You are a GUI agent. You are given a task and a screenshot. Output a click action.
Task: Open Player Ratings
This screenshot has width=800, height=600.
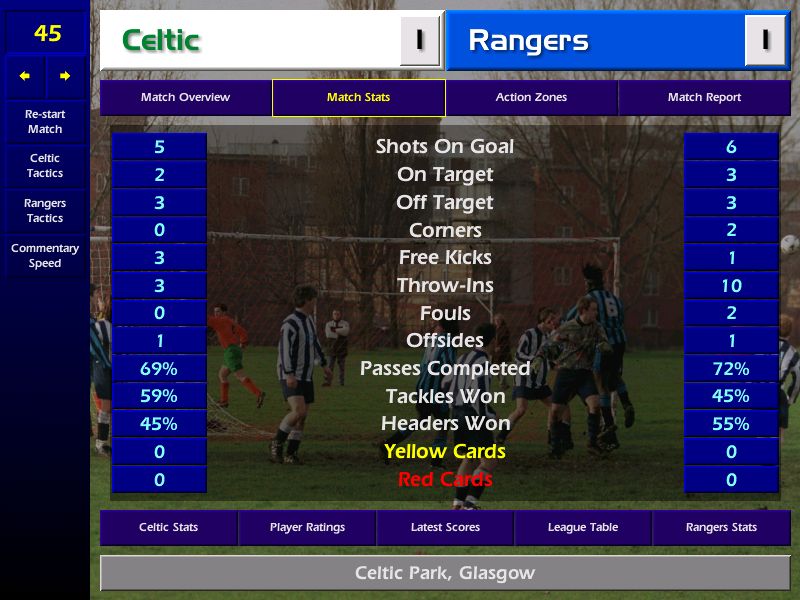307,527
